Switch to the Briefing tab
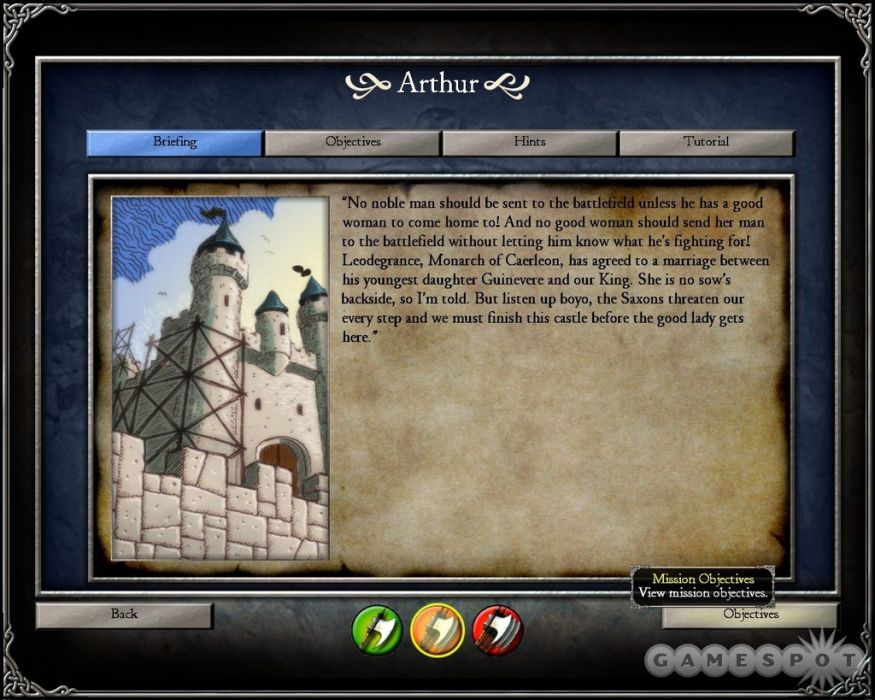The width and height of the screenshot is (875, 700). click(175, 142)
